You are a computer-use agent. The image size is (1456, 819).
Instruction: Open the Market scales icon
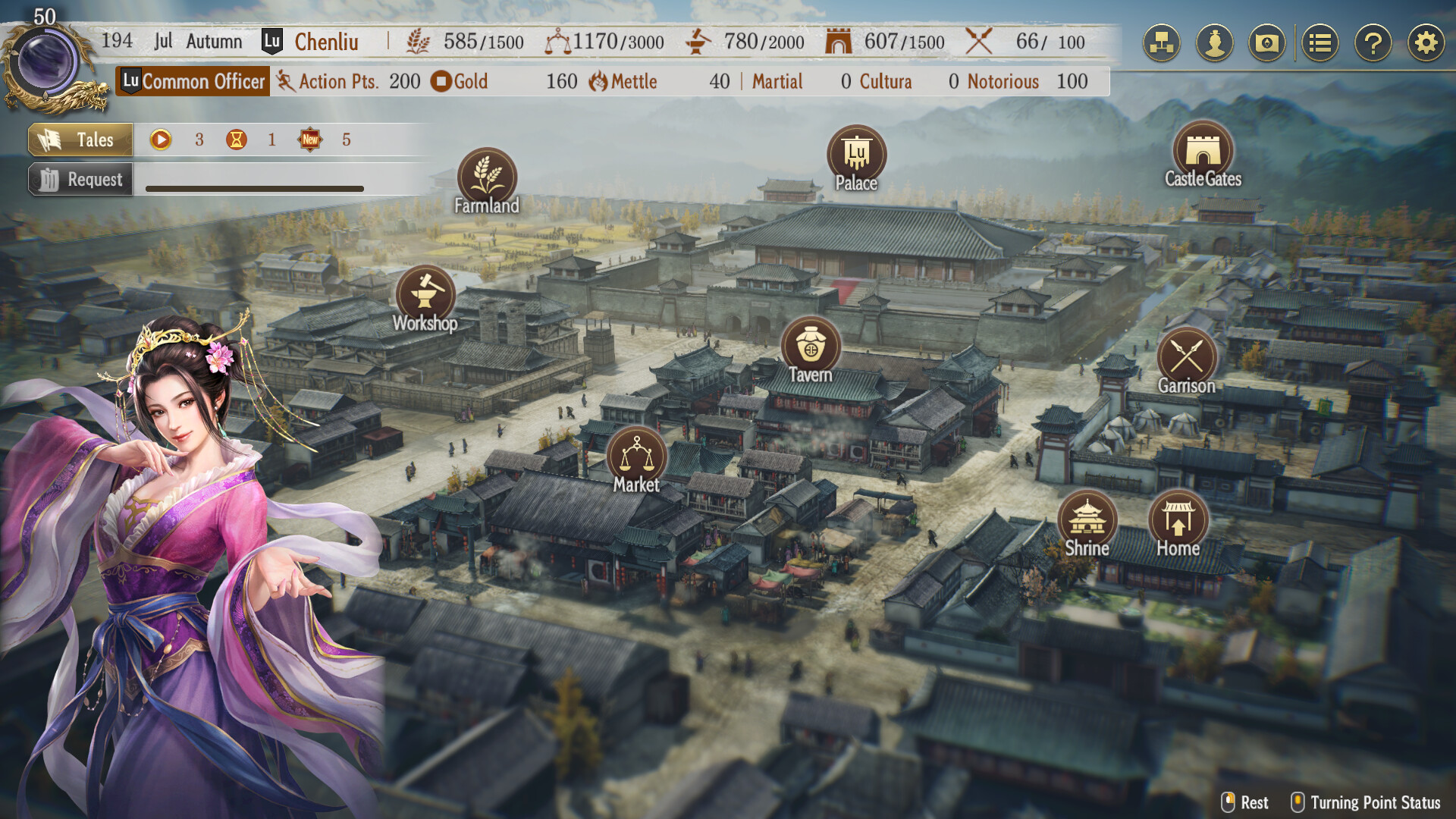637,455
